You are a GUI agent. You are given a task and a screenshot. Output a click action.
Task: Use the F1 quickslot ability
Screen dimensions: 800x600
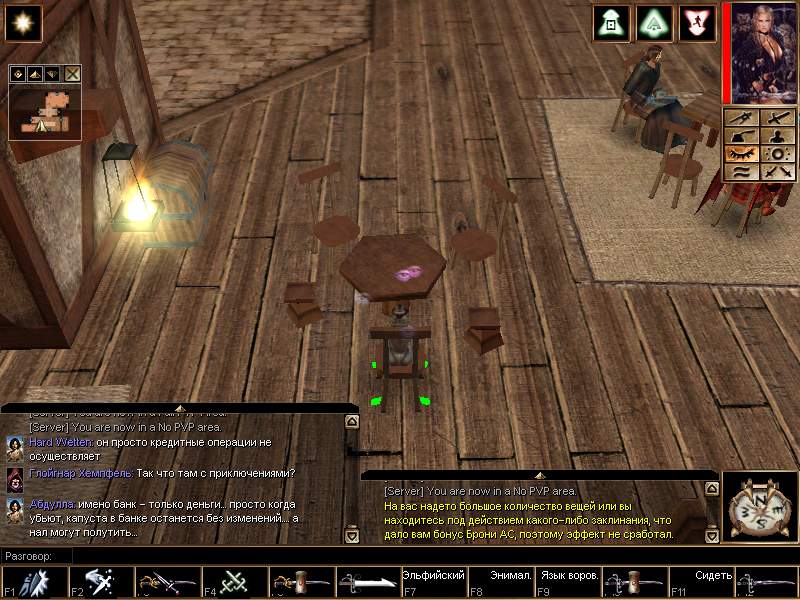point(33,581)
